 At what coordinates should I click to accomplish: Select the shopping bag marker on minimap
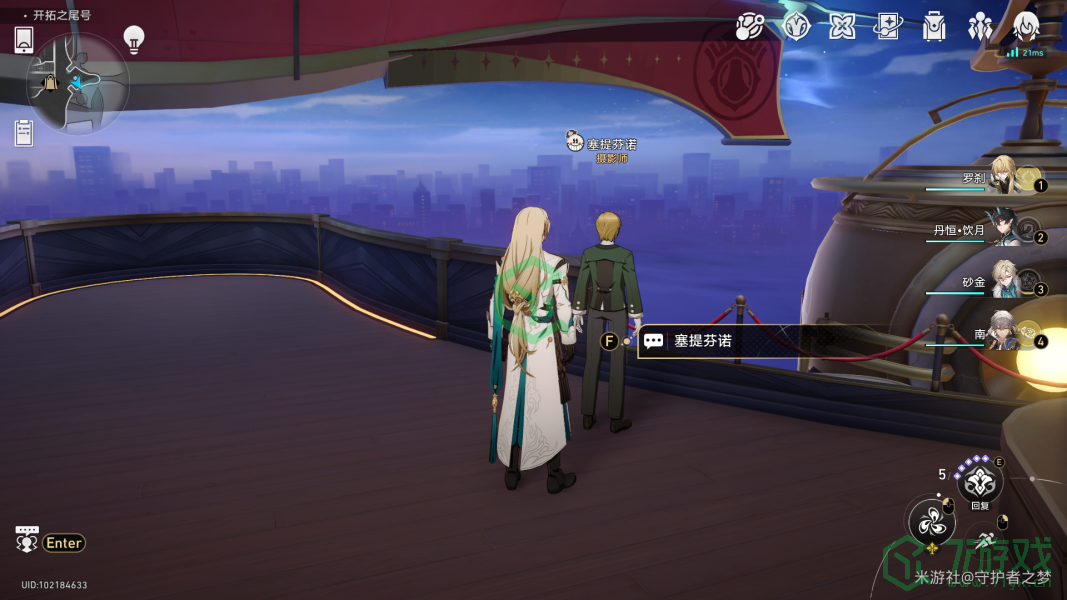(50, 83)
